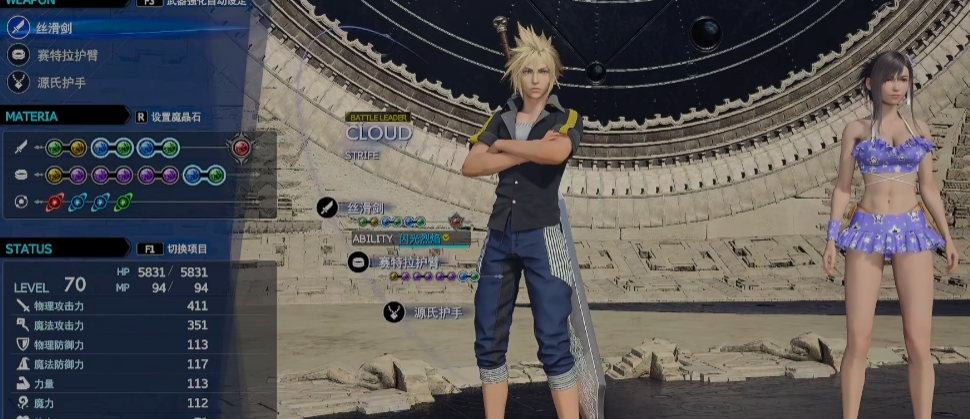This screenshot has height=419, width=970.
Task: Select the 物理攻击力 stat row
Action: [110, 306]
